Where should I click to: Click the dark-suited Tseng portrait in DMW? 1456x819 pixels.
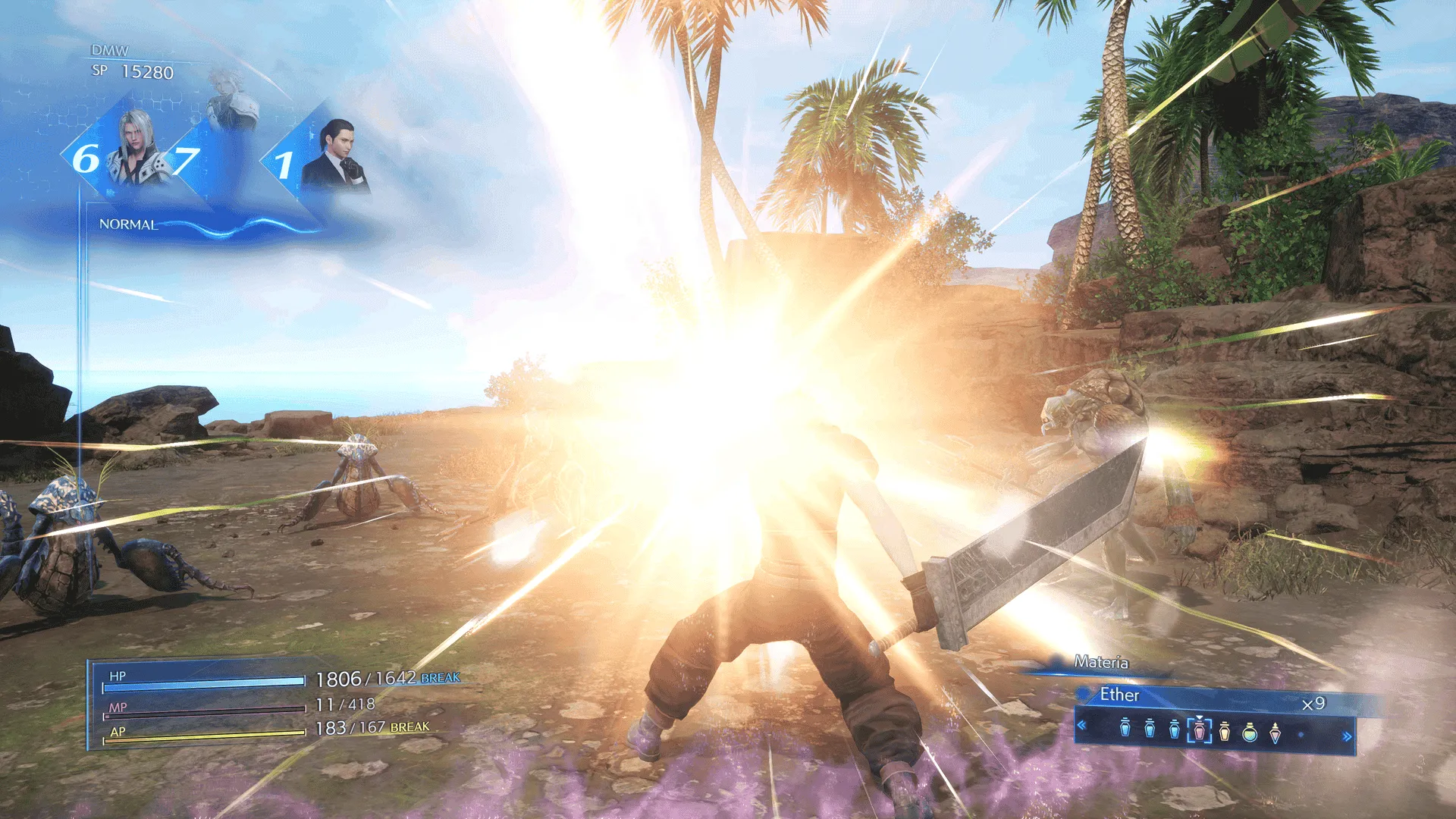[x=334, y=155]
